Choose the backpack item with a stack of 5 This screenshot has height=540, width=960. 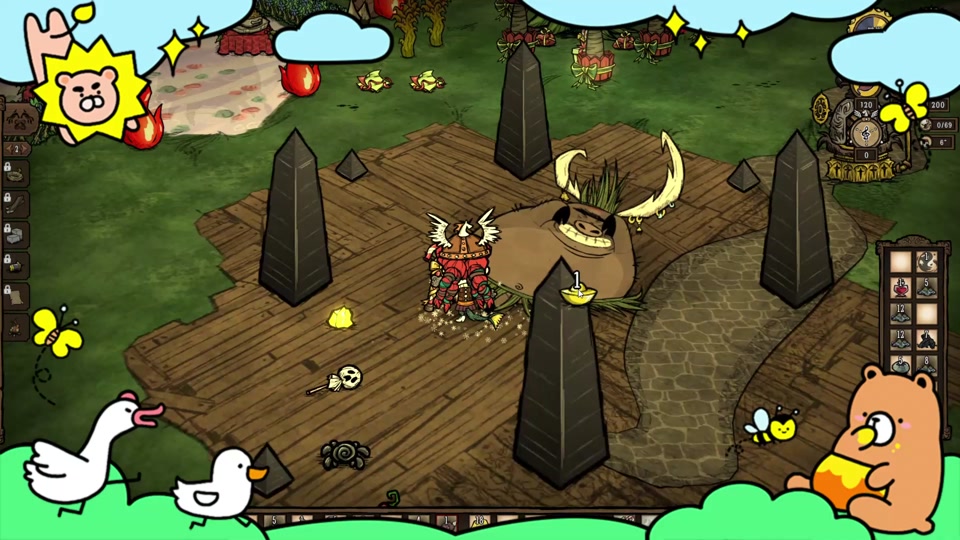pyautogui.click(x=927, y=288)
